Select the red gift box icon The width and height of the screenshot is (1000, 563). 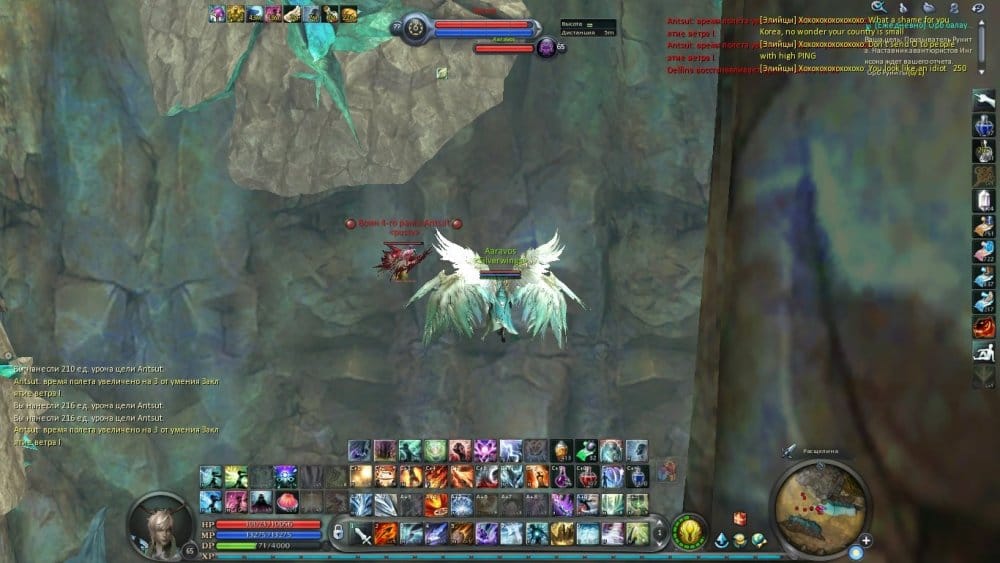pos(740,518)
